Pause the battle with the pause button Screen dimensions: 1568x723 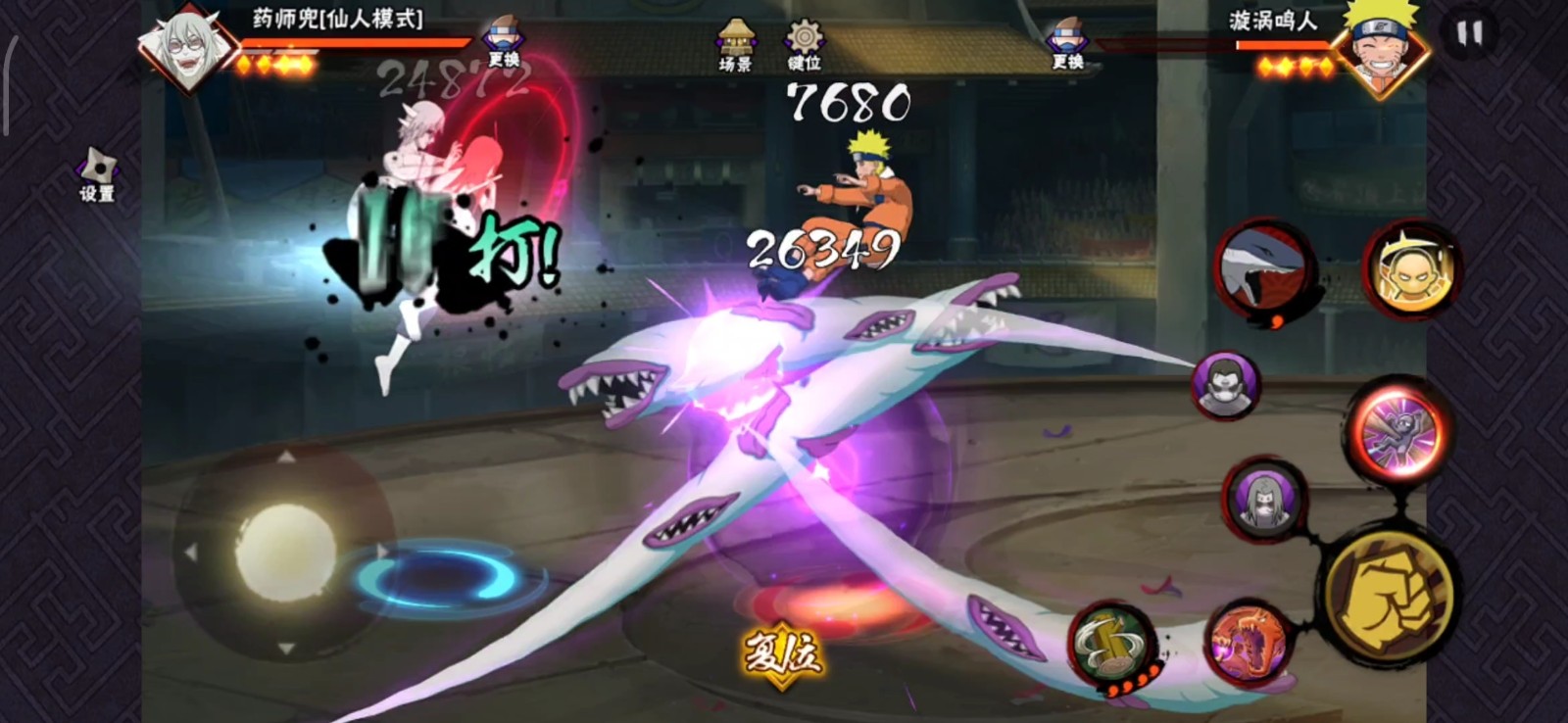coord(1469,34)
